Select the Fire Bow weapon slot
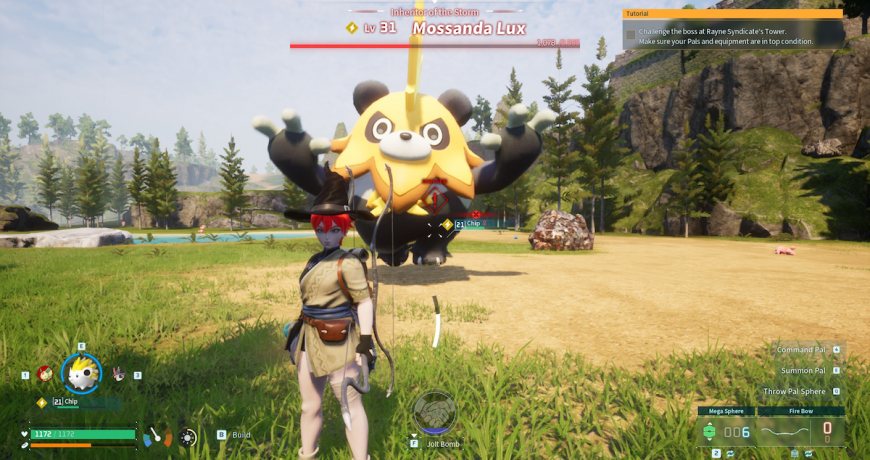Image resolution: width=870 pixels, height=460 pixels. click(800, 430)
